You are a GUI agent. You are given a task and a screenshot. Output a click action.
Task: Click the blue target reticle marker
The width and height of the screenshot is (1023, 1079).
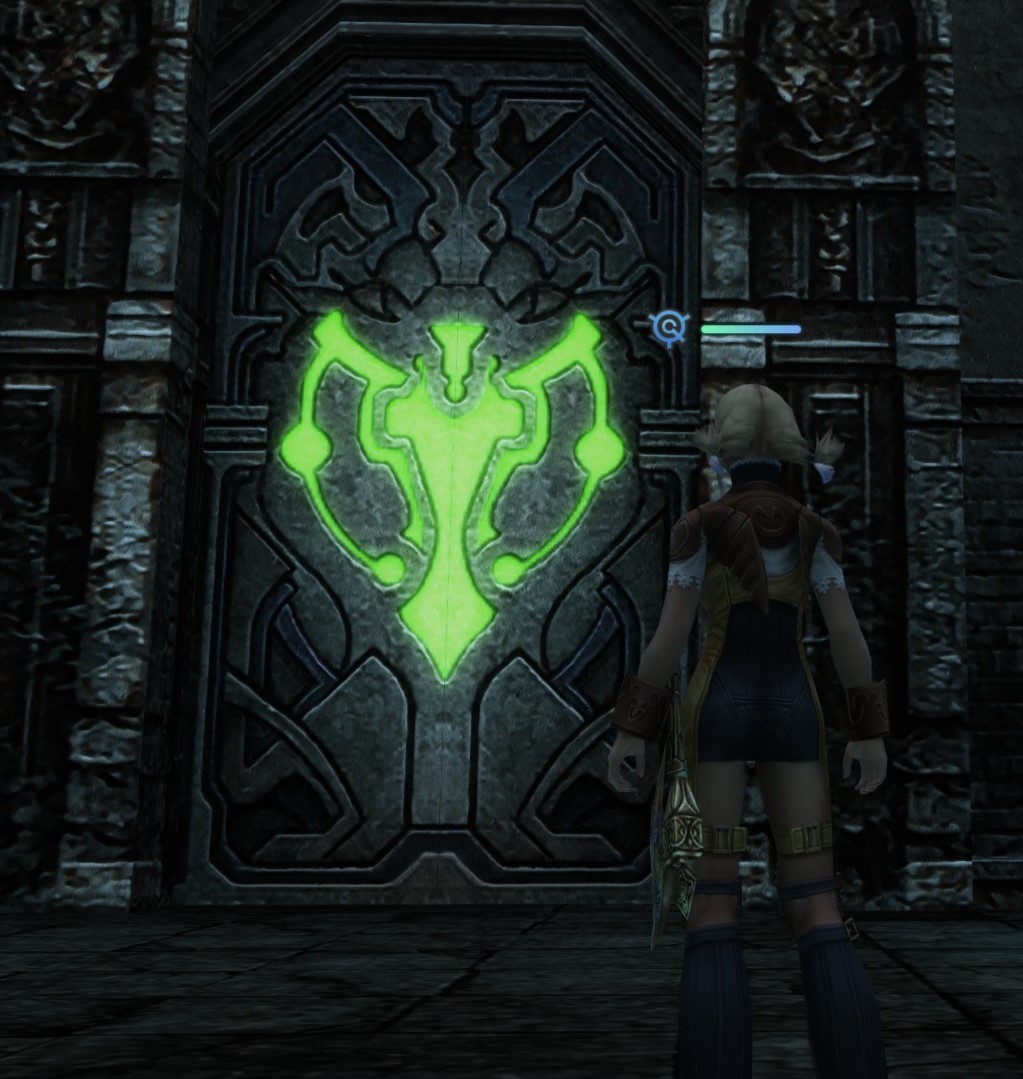(x=669, y=327)
